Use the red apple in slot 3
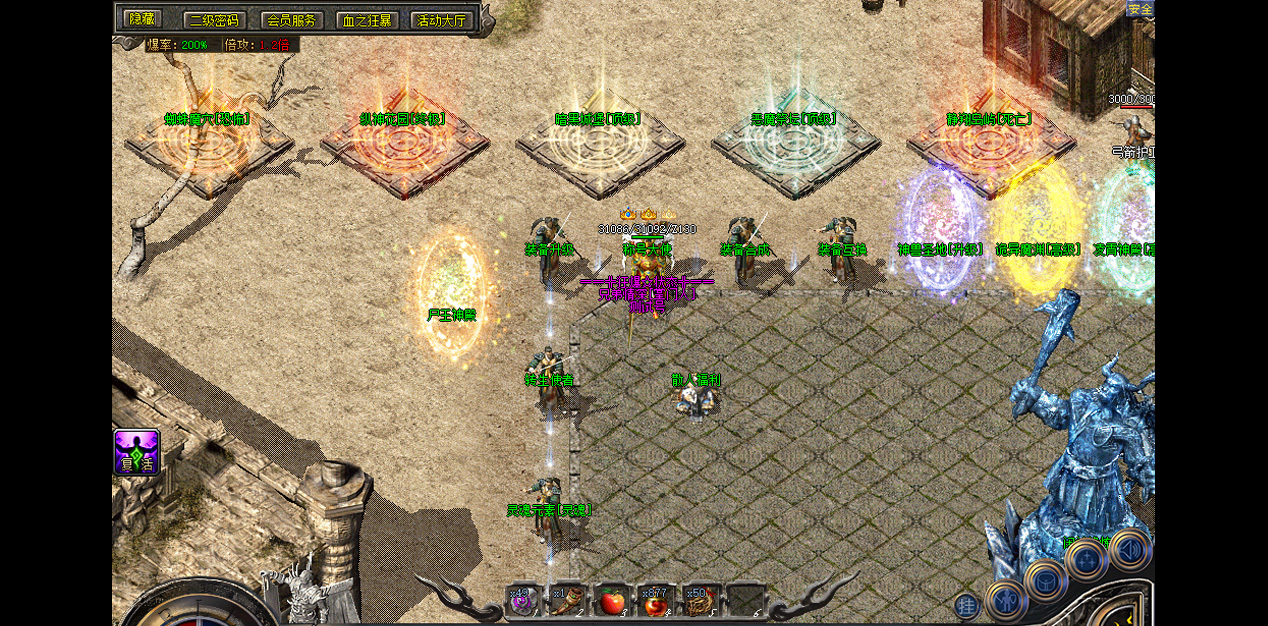Viewport: 1268px width, 626px height. pyautogui.click(x=612, y=600)
